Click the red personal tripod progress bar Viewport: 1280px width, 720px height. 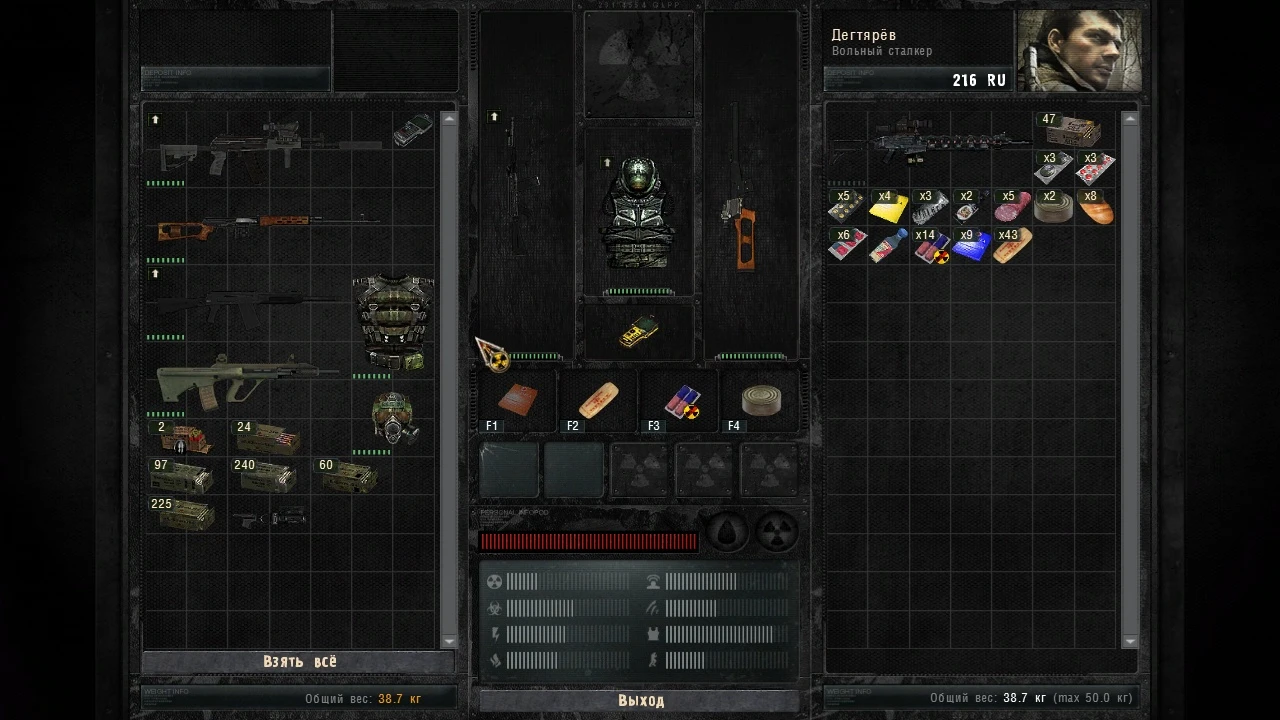point(588,541)
